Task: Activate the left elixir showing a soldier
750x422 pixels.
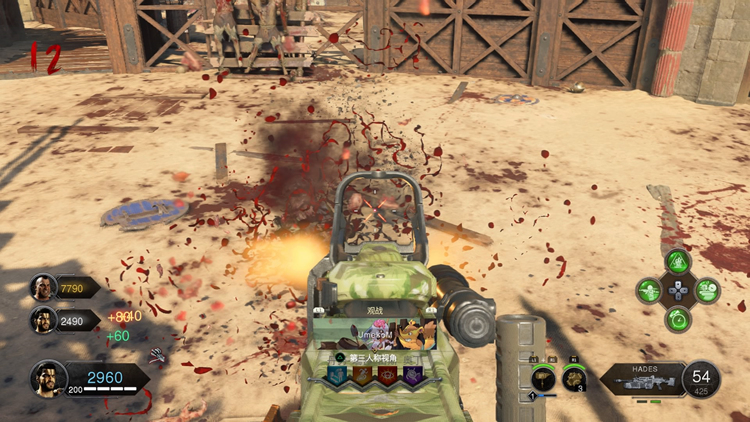Action: [650, 291]
